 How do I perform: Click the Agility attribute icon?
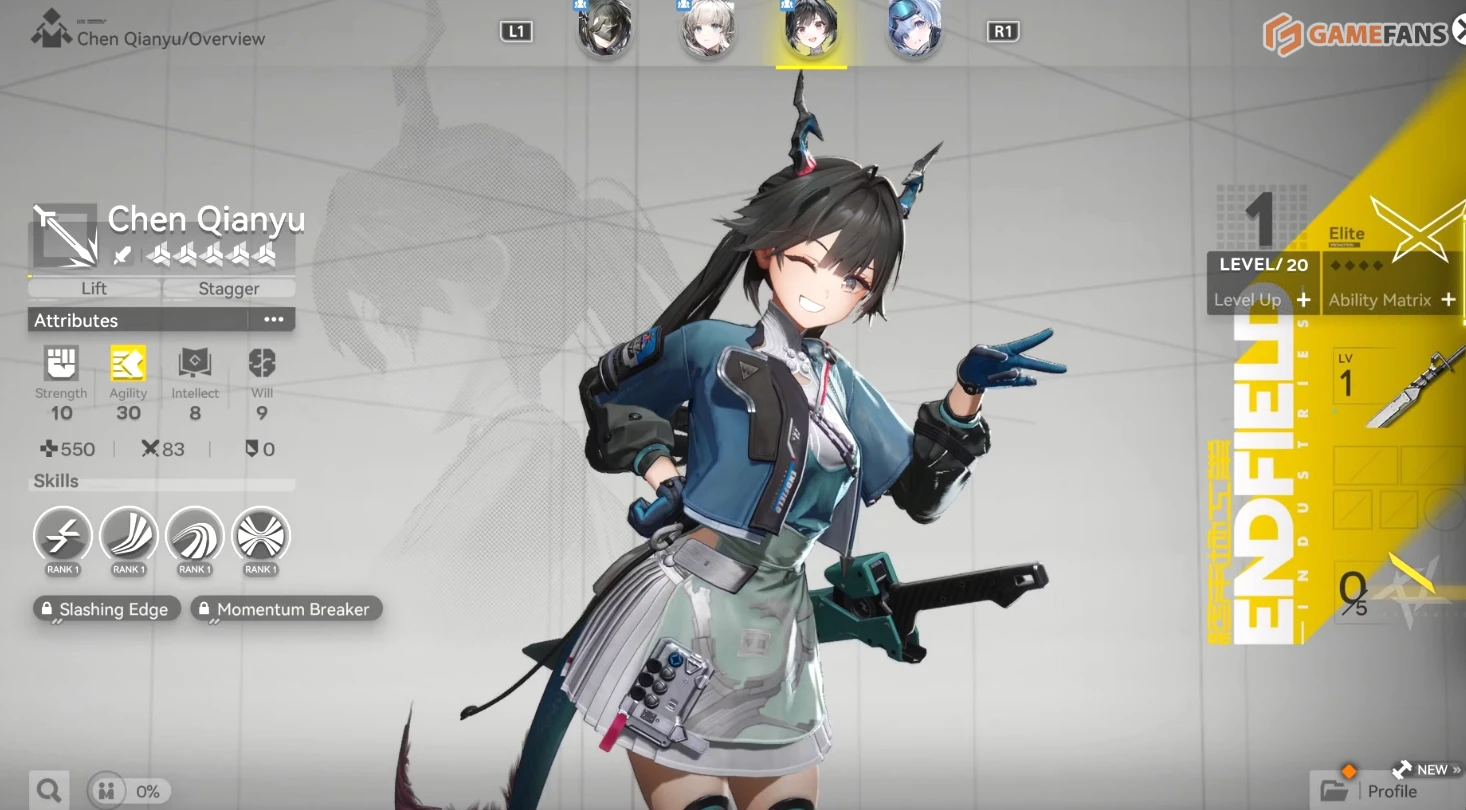click(128, 364)
